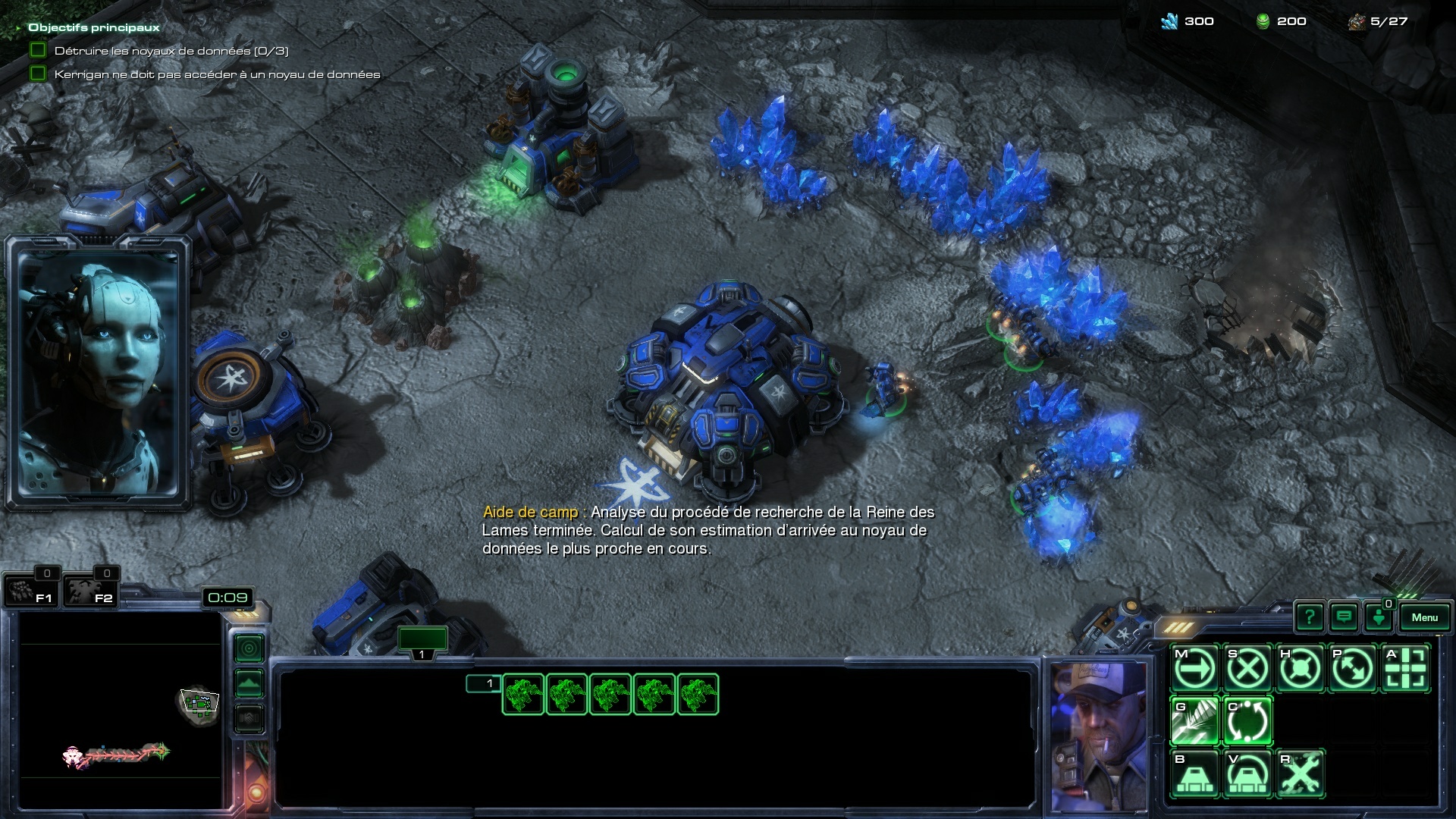Issue the Stop command
This screenshot has width=1456, height=819.
point(1247,669)
